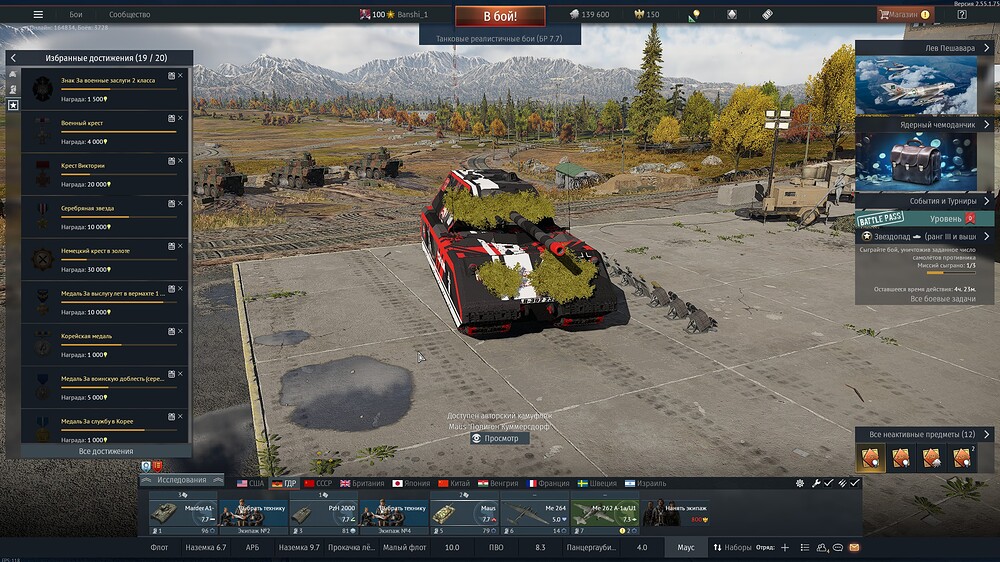Screen dimensions: 1000x562
Task: Choose the "Наземка 9.7" crew preset
Action: [x=300, y=548]
